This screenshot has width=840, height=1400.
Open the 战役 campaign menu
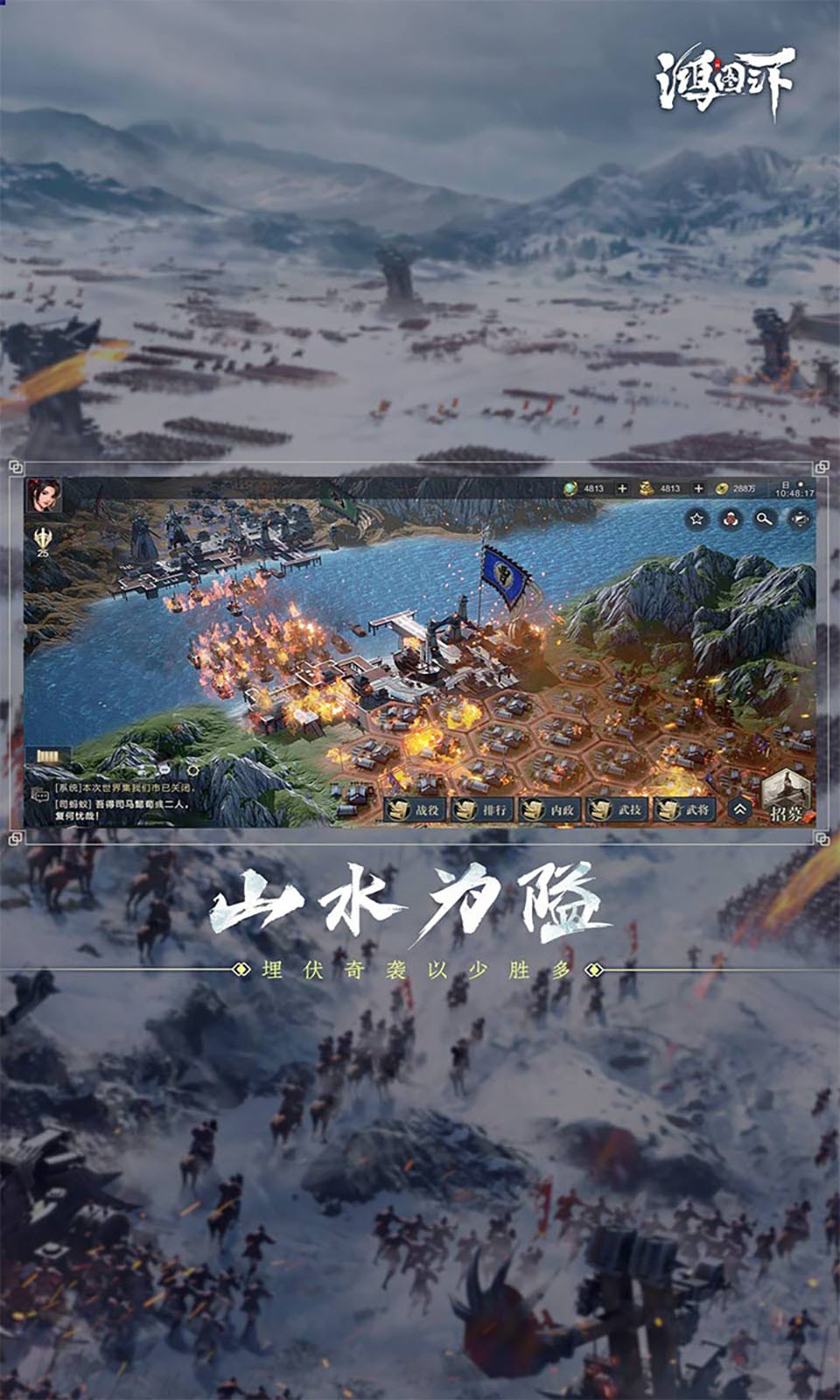pyautogui.click(x=416, y=810)
